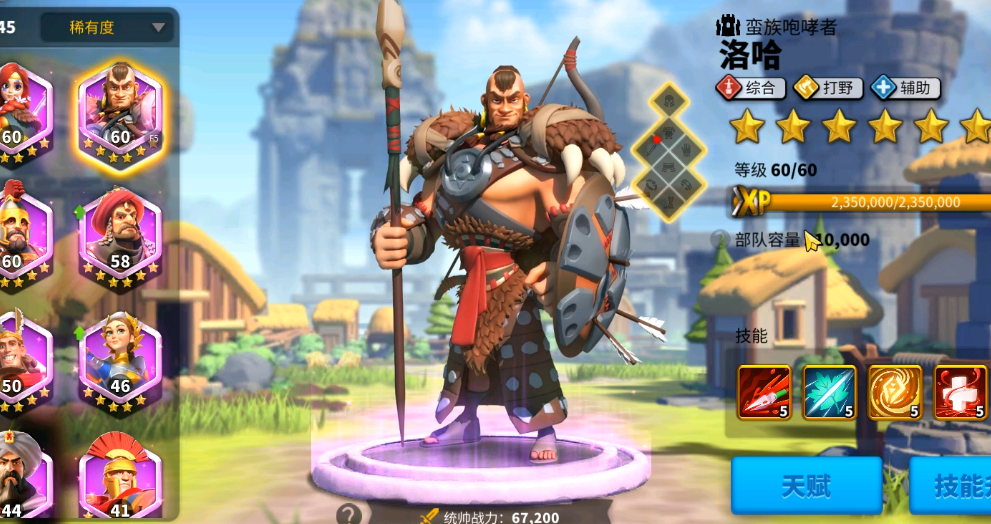
Task: Click the question mark beside 部队容量
Action: pos(720,239)
